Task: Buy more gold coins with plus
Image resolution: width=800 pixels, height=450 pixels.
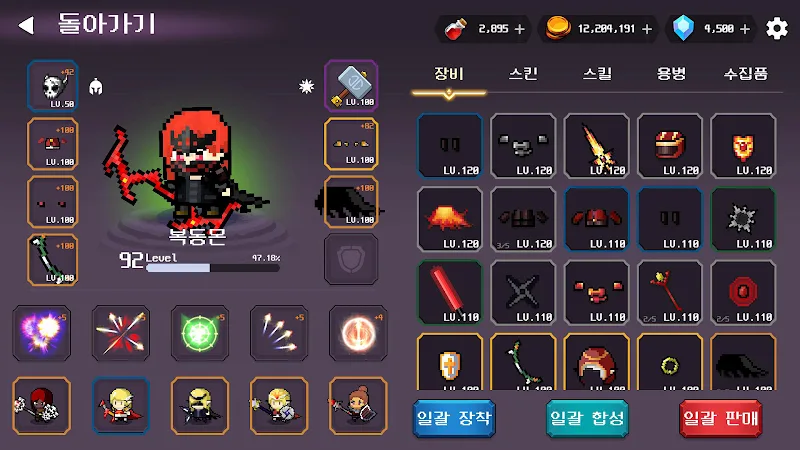Action: tap(650, 29)
